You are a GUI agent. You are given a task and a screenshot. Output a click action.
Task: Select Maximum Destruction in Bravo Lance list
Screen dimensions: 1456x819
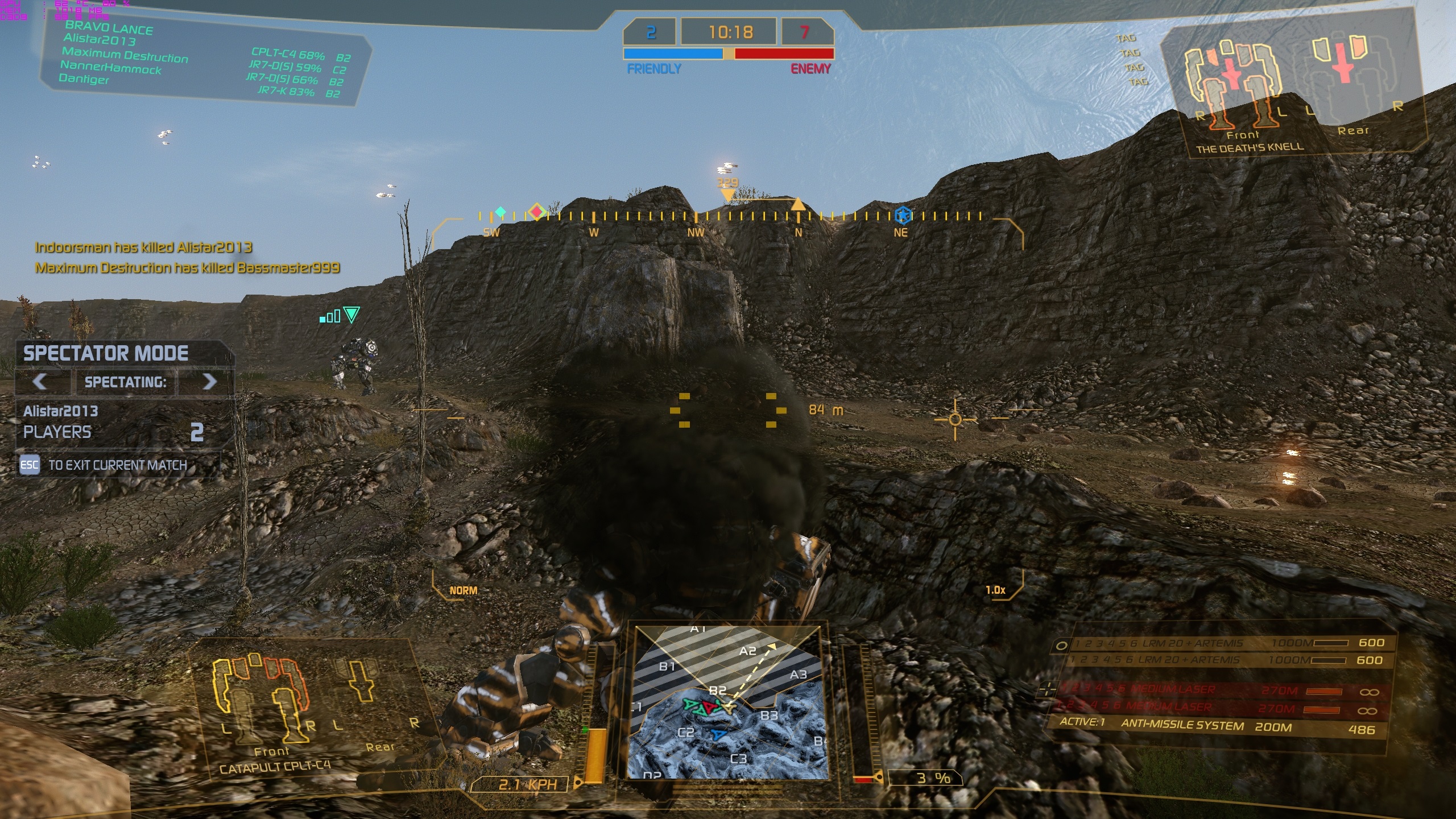125,55
